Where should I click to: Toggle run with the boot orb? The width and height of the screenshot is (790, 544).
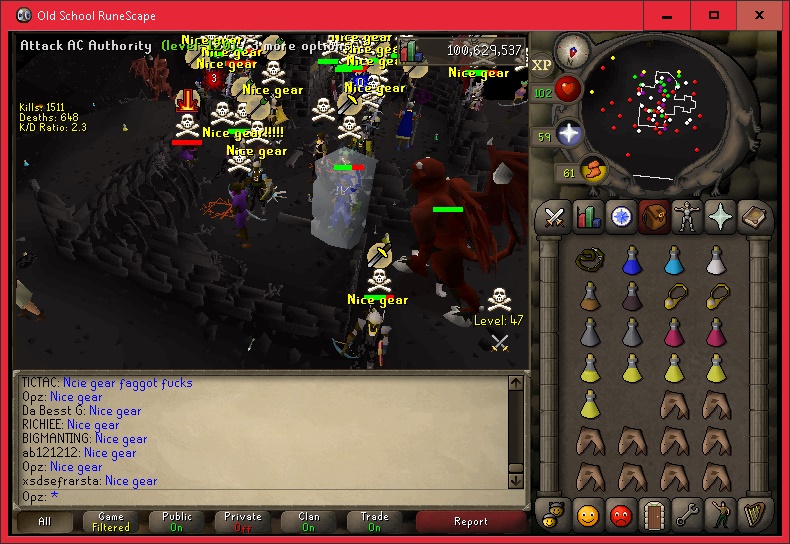[592, 170]
